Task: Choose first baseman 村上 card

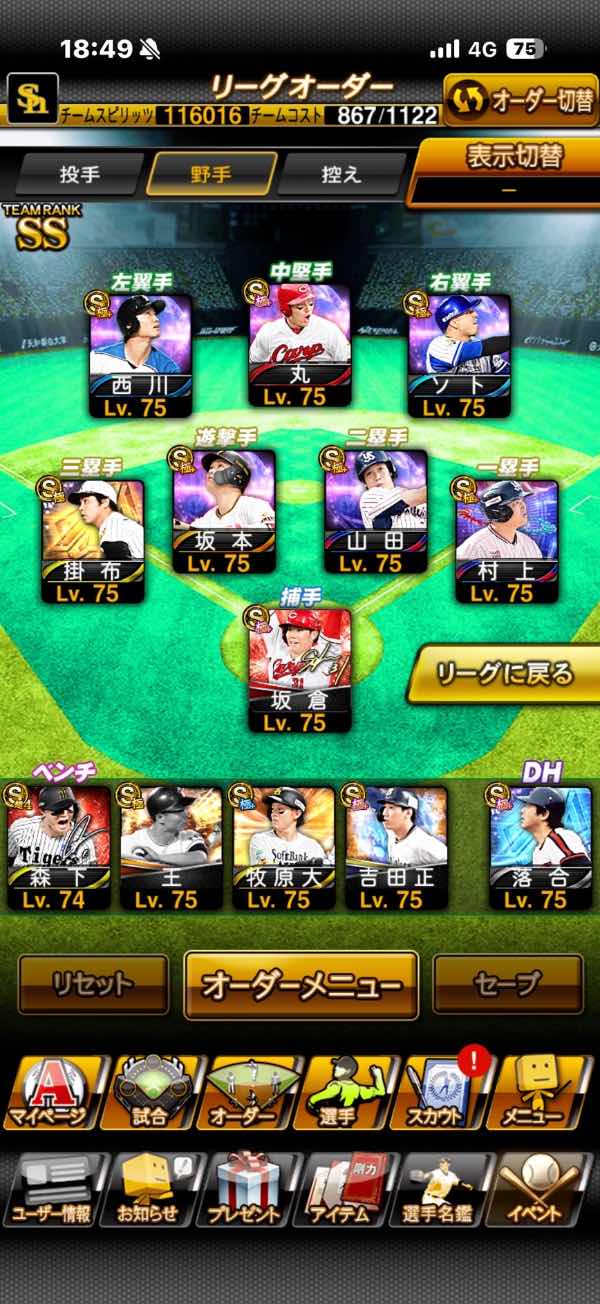Action: tap(505, 541)
